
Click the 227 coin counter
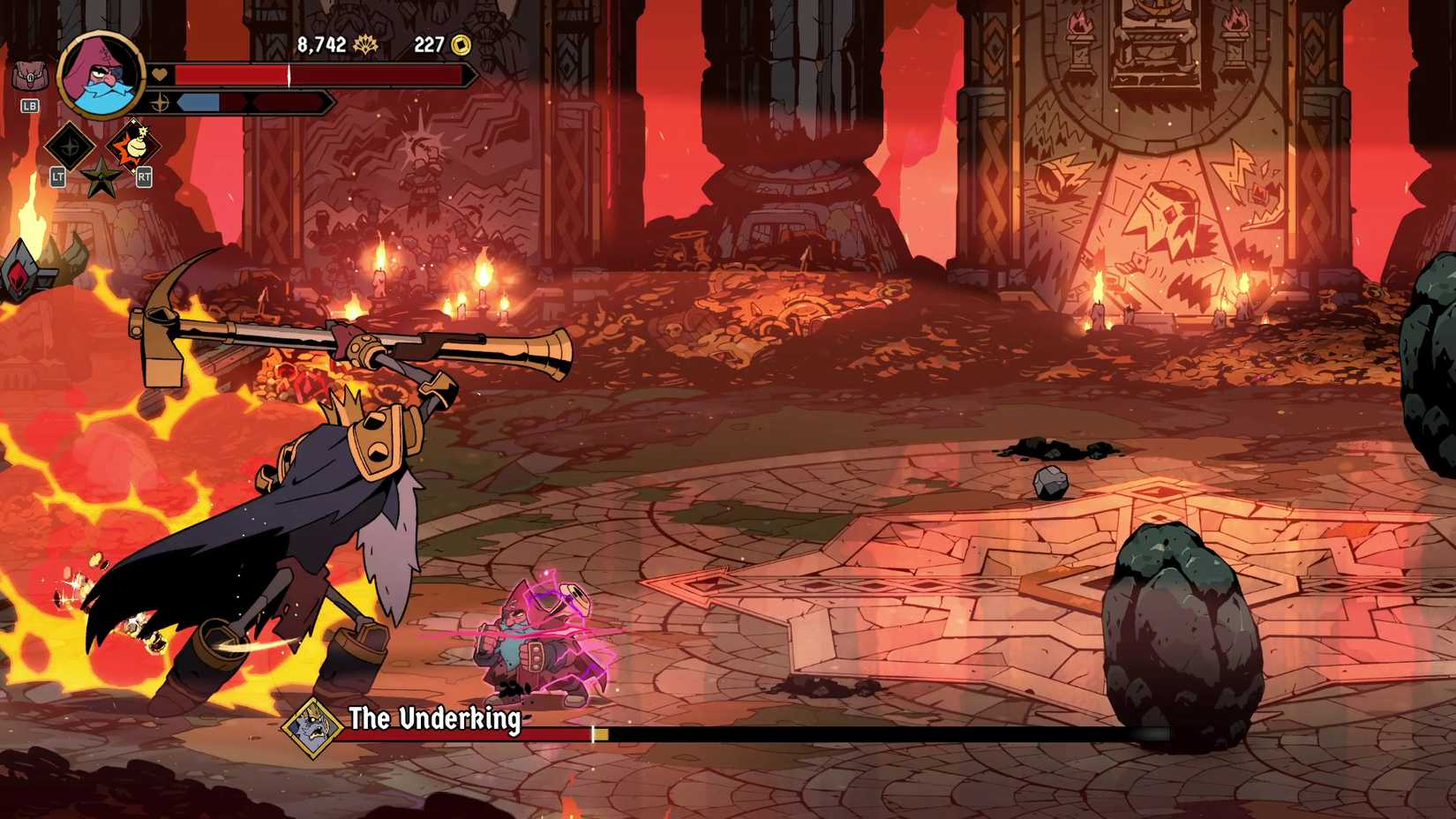(x=430, y=45)
